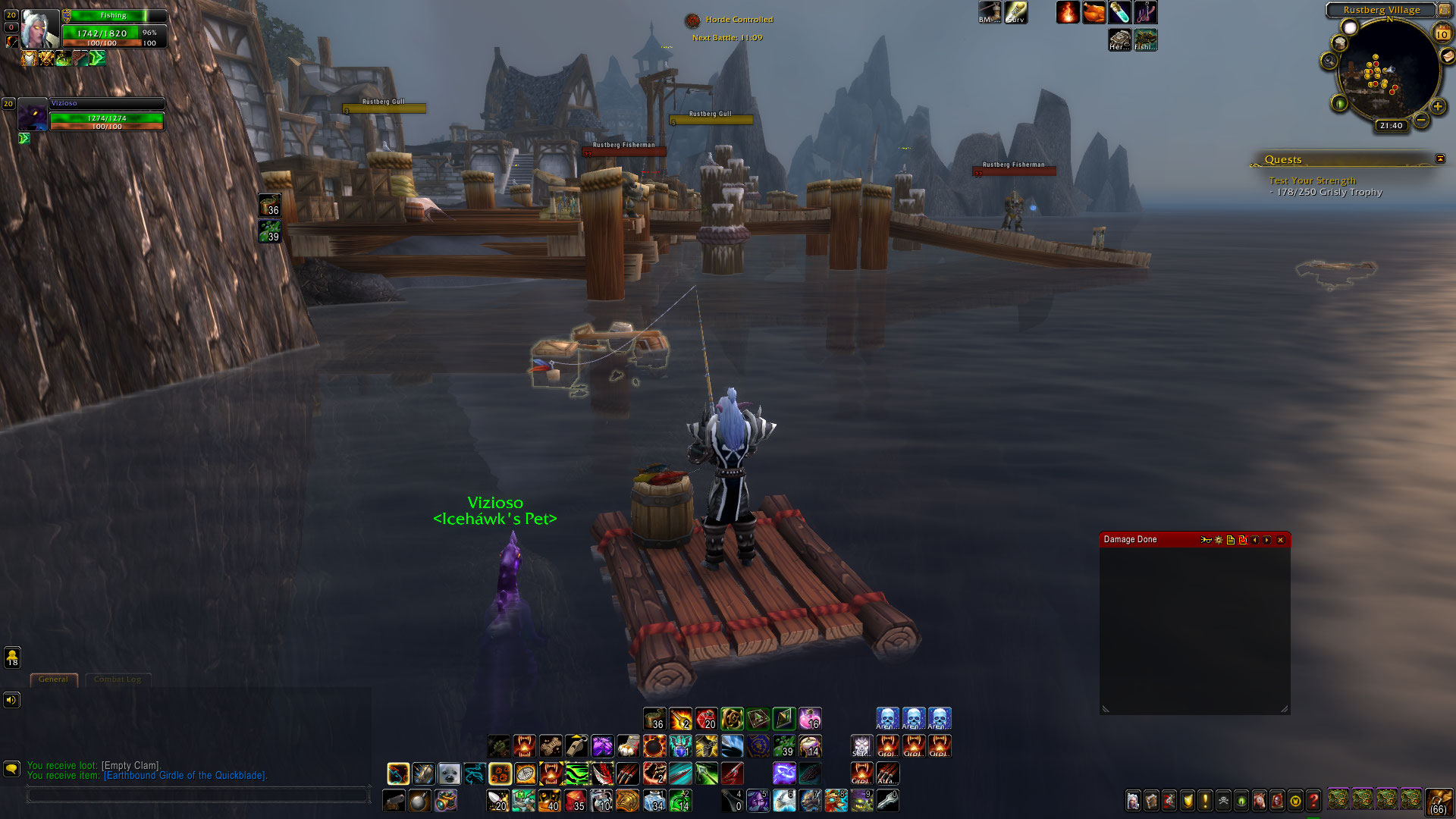
Task: Collapse the Quests tracker header
Action: click(1440, 158)
